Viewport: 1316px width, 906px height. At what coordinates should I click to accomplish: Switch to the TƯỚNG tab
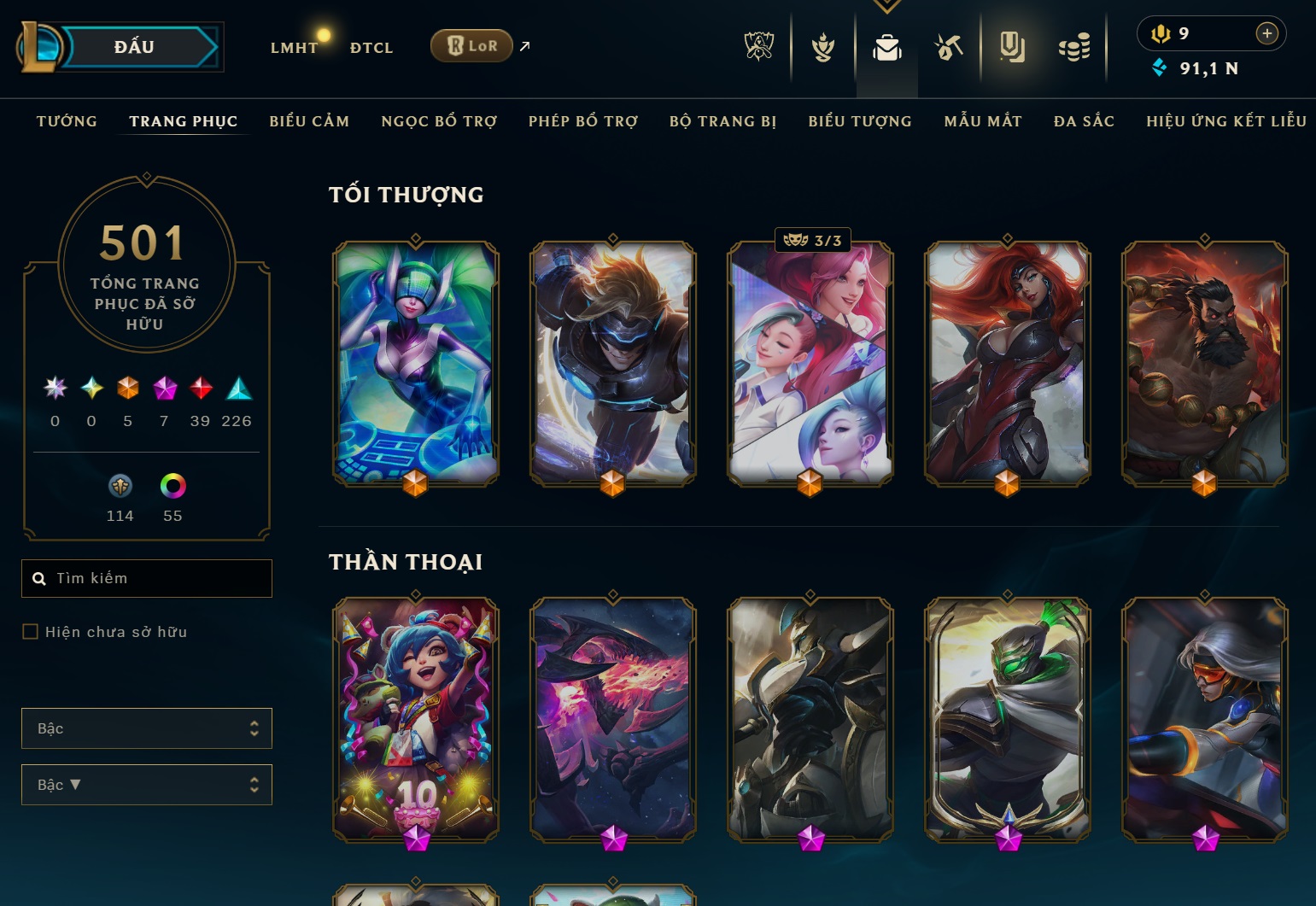67,121
